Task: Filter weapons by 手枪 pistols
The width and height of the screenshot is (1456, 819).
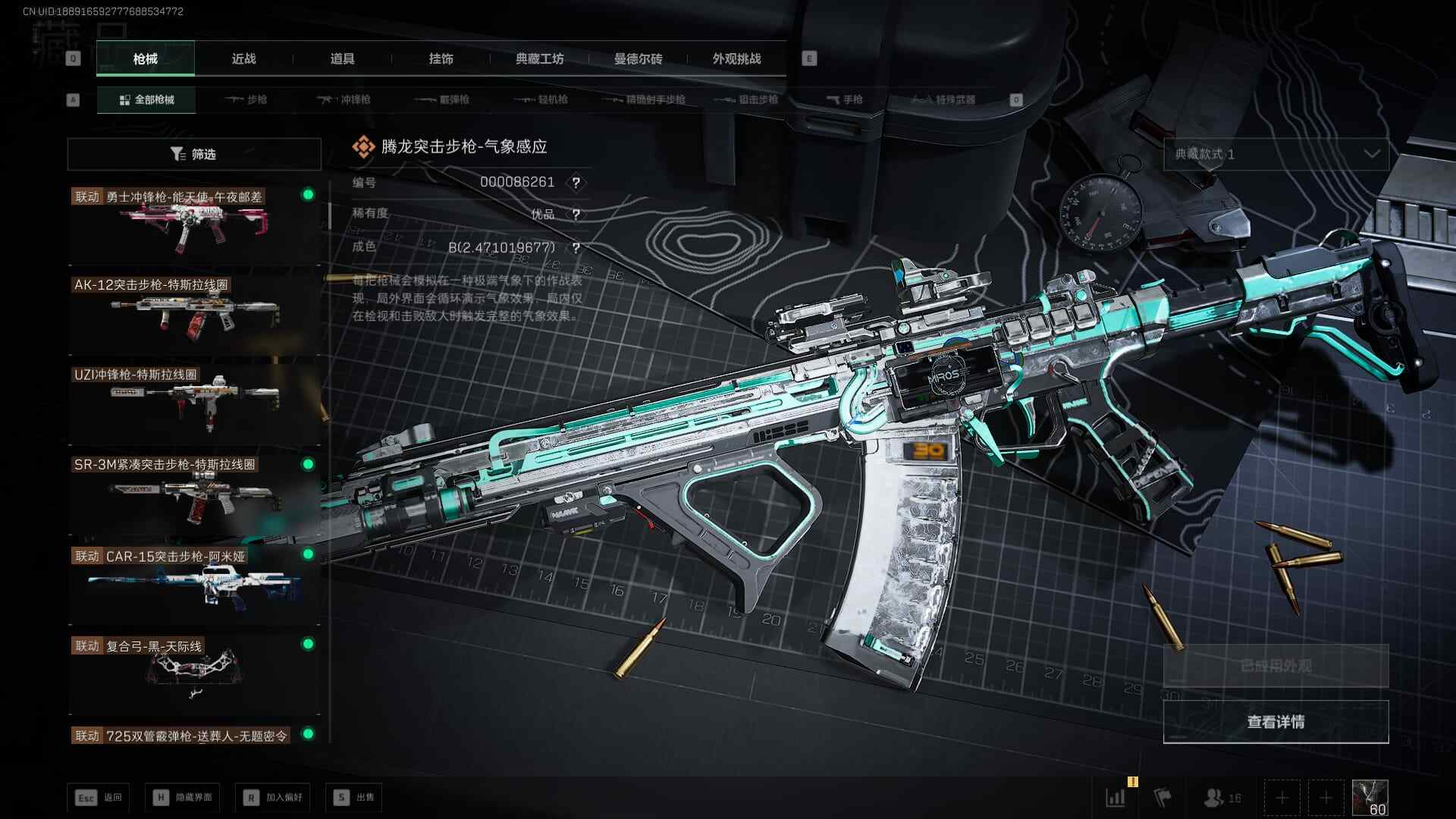Action: click(844, 99)
